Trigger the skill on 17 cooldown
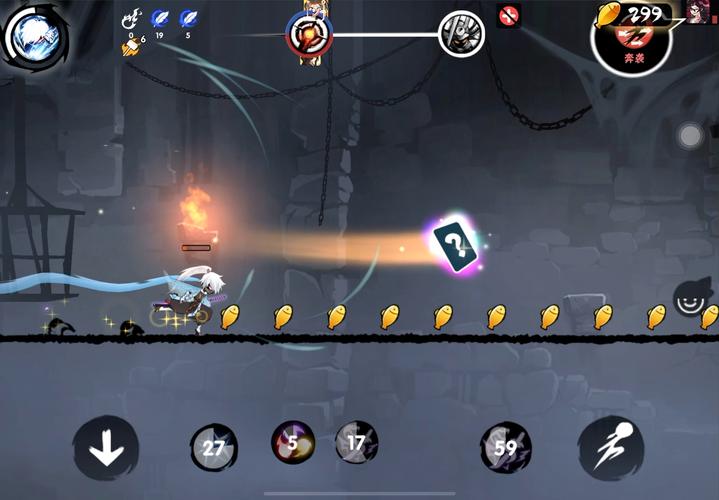This screenshot has width=719, height=500. (355, 441)
